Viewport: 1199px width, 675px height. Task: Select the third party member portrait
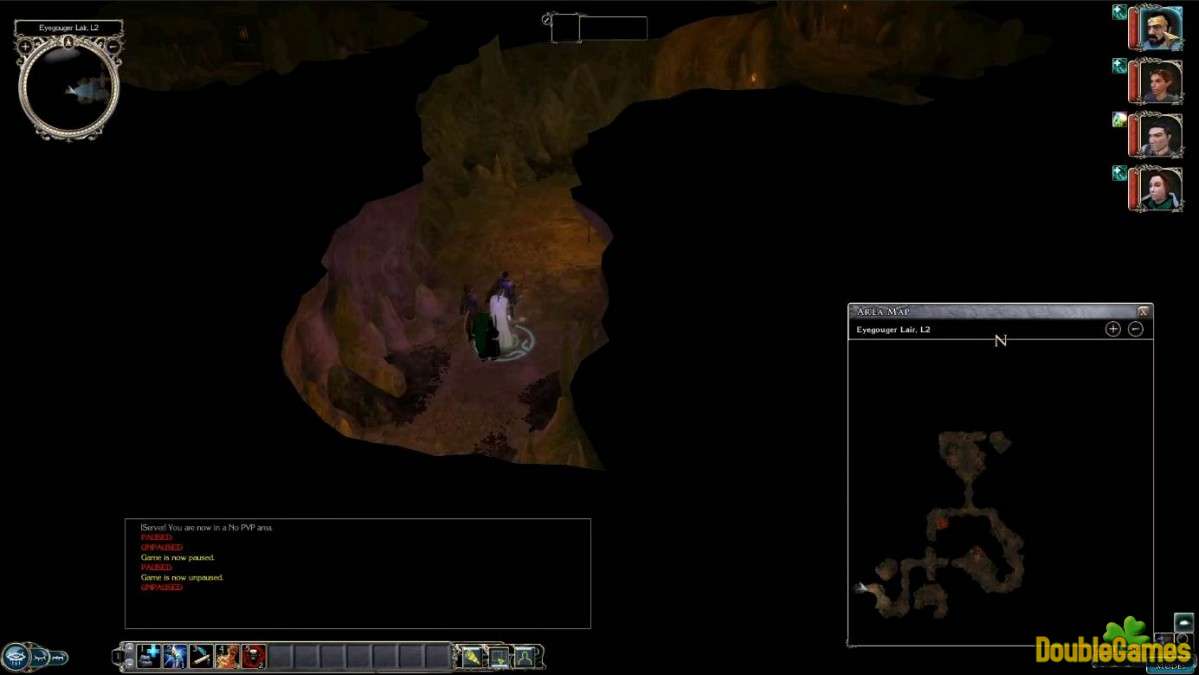pos(1160,134)
